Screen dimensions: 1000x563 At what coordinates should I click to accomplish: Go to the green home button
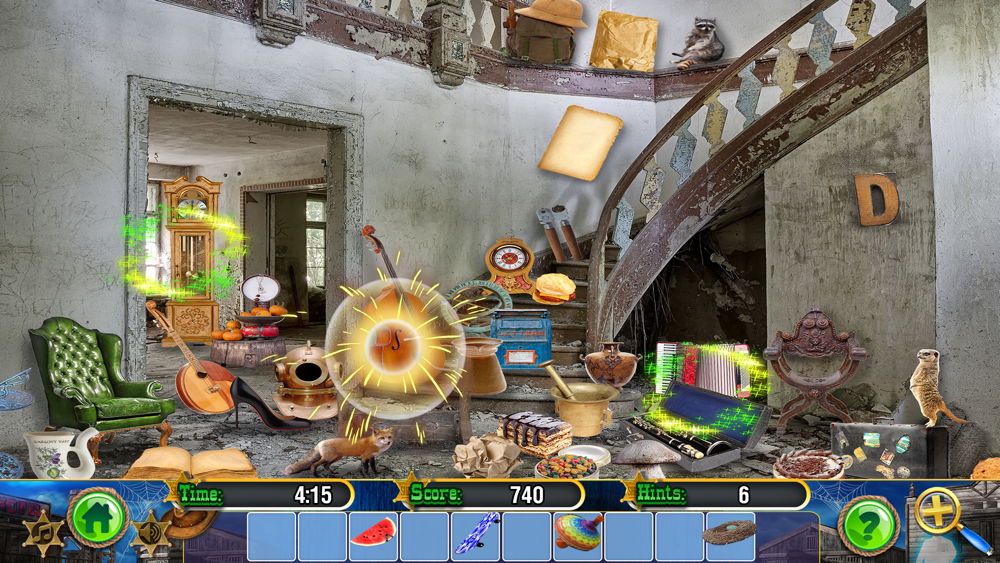point(97,517)
